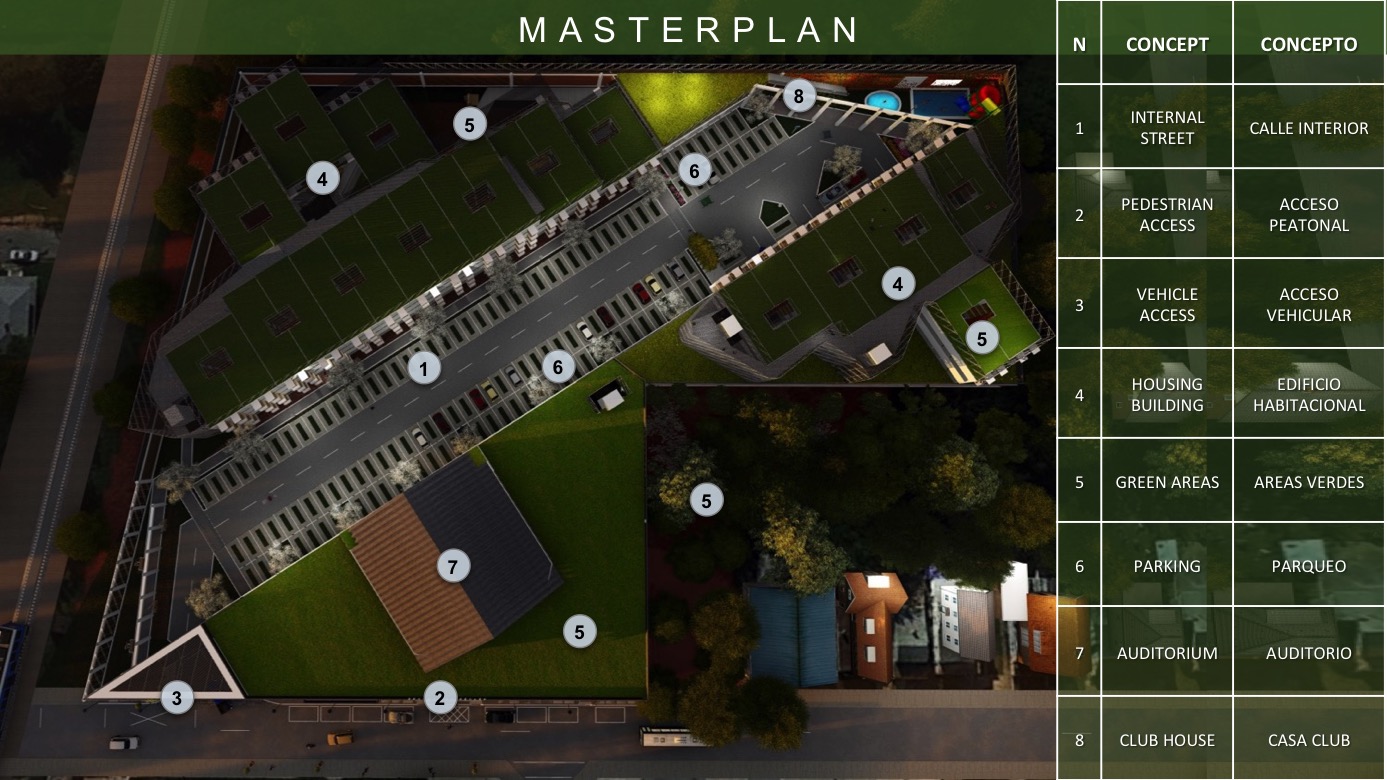Screen dimensions: 1387x780
Task: Select circular marker 1 on the map
Action: (424, 369)
